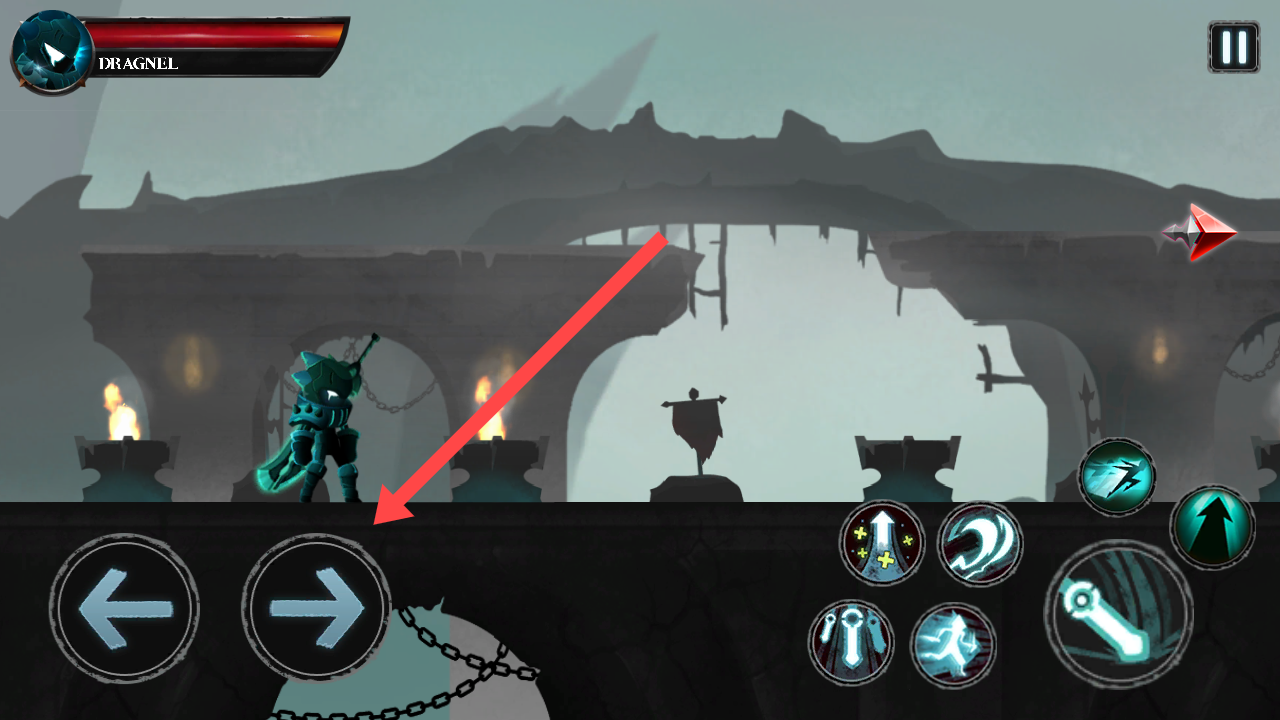This screenshot has height=720, width=1280.
Task: Activate the jump up-arrow button
Action: coord(1212,526)
